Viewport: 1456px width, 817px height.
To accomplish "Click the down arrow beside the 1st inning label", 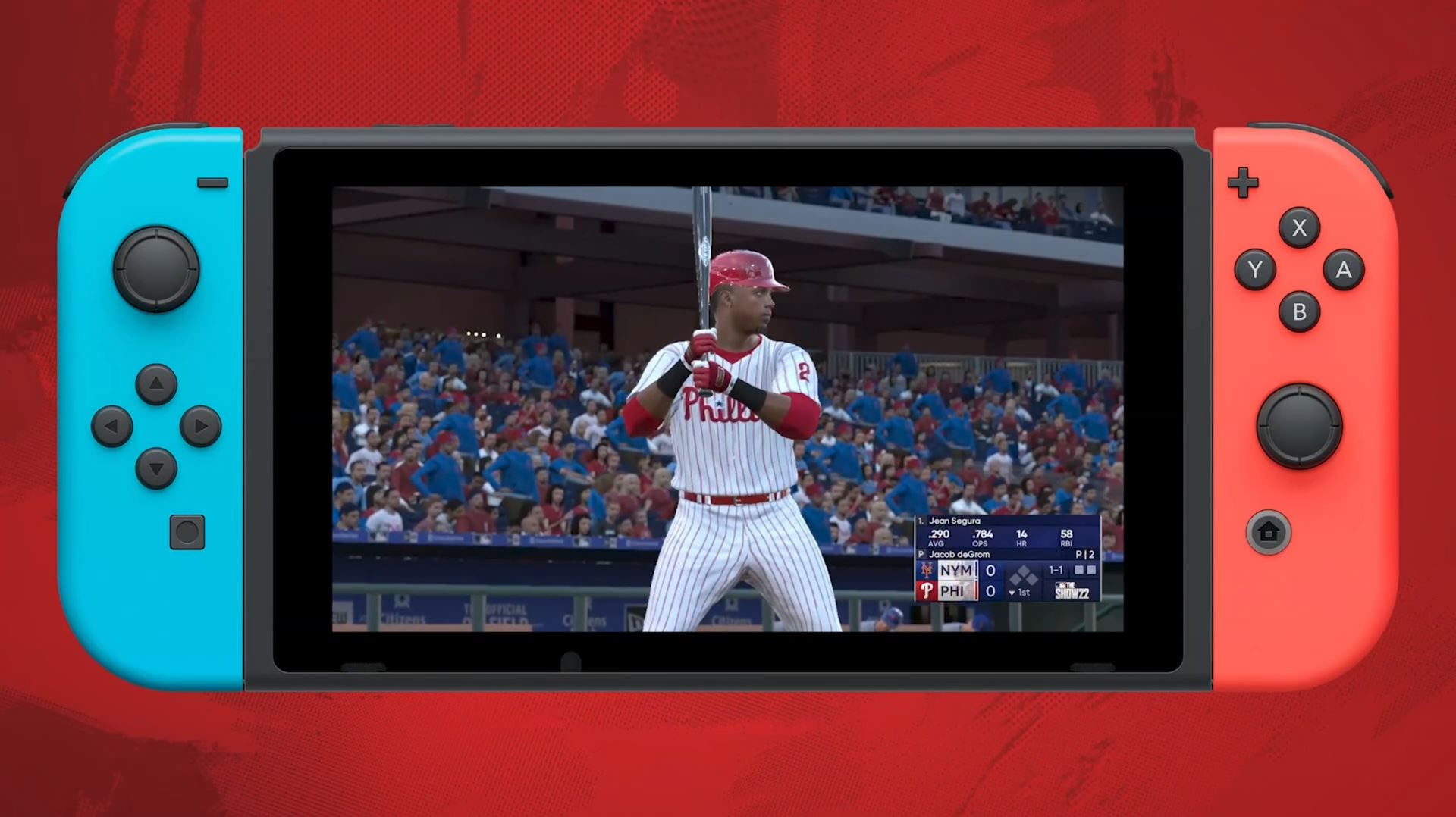I will pos(1012,593).
